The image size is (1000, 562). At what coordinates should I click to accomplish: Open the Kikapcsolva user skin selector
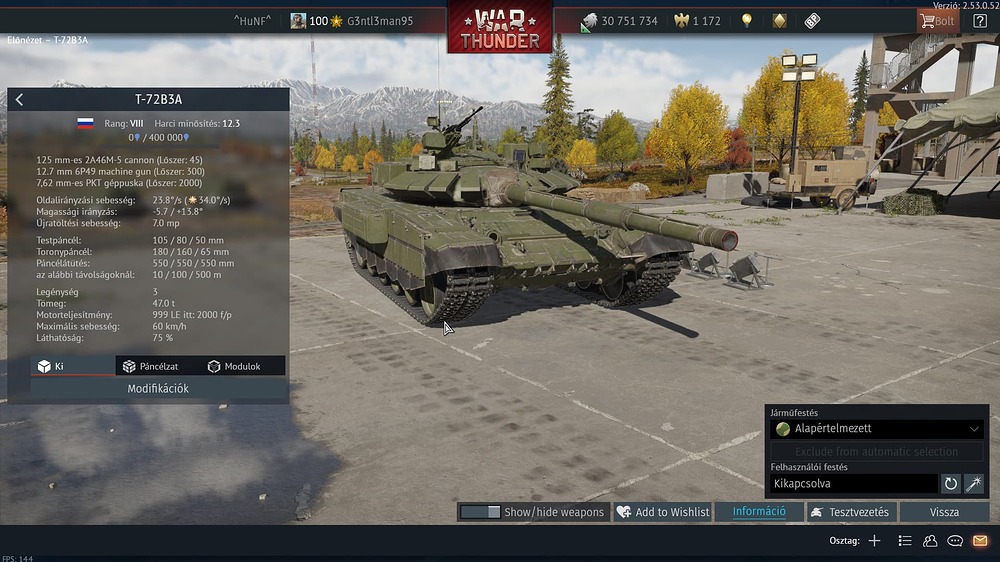854,484
